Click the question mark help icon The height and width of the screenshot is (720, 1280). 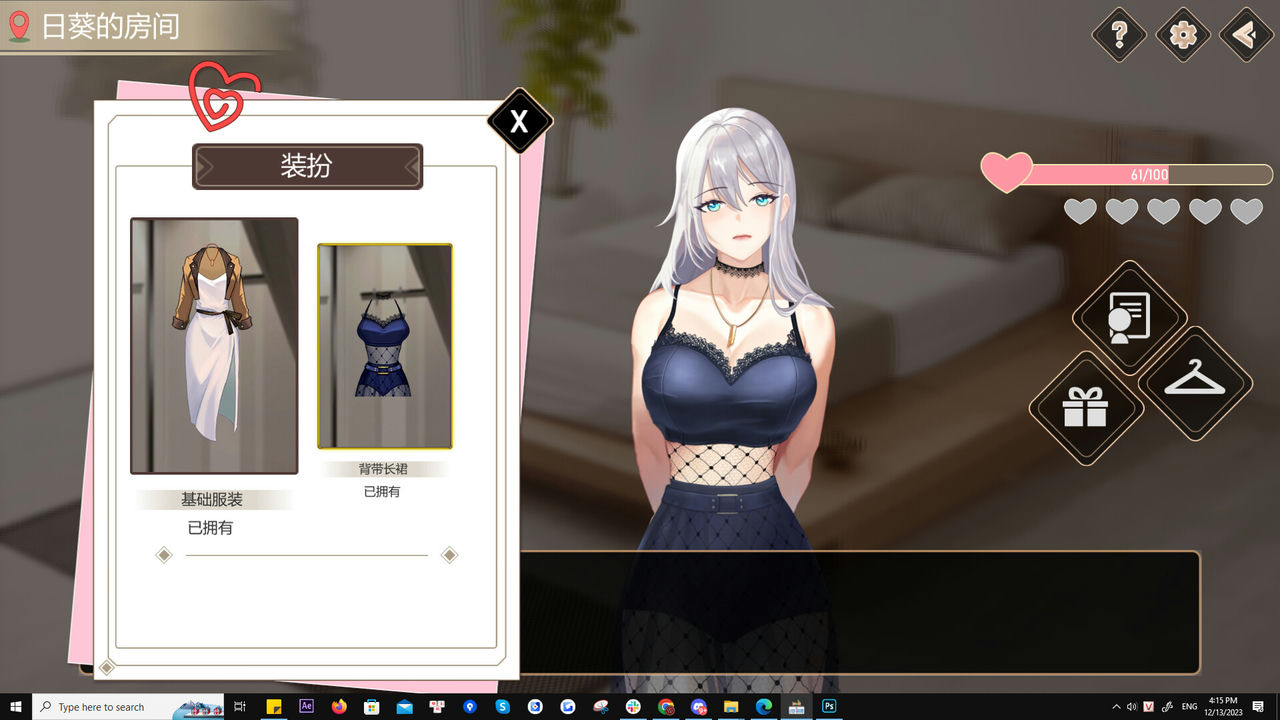point(1119,35)
